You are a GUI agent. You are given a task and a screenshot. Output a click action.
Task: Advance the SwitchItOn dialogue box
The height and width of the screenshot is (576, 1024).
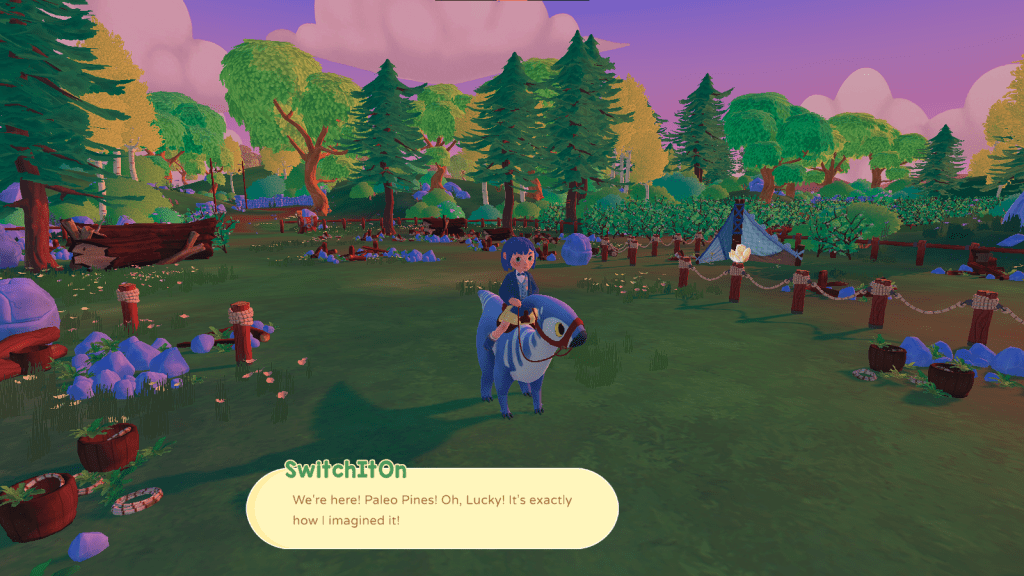(432, 509)
